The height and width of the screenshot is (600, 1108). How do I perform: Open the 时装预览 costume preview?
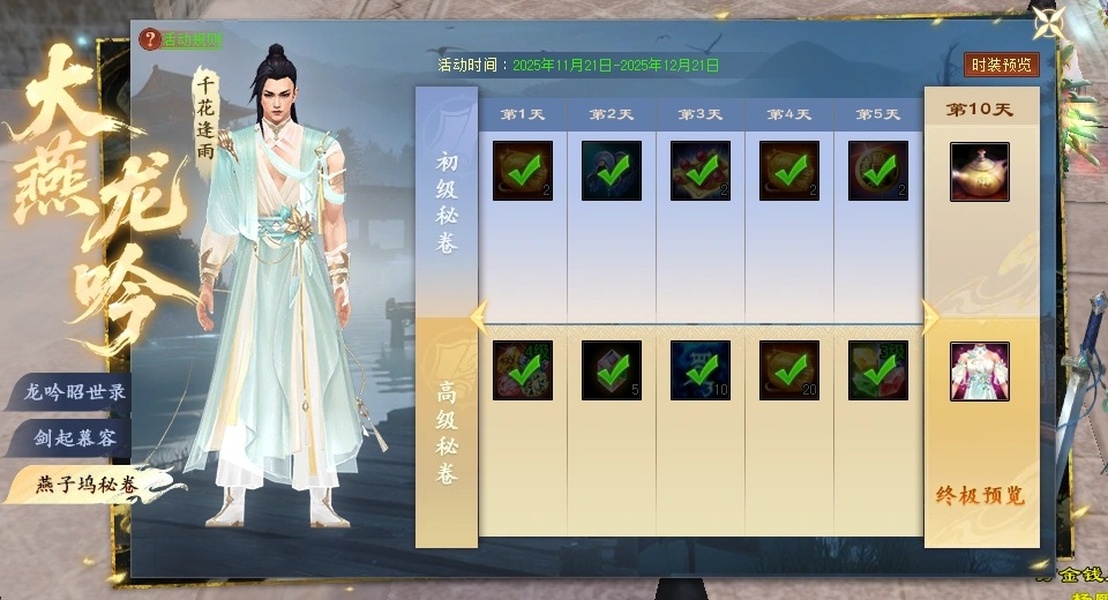pos(1001,65)
